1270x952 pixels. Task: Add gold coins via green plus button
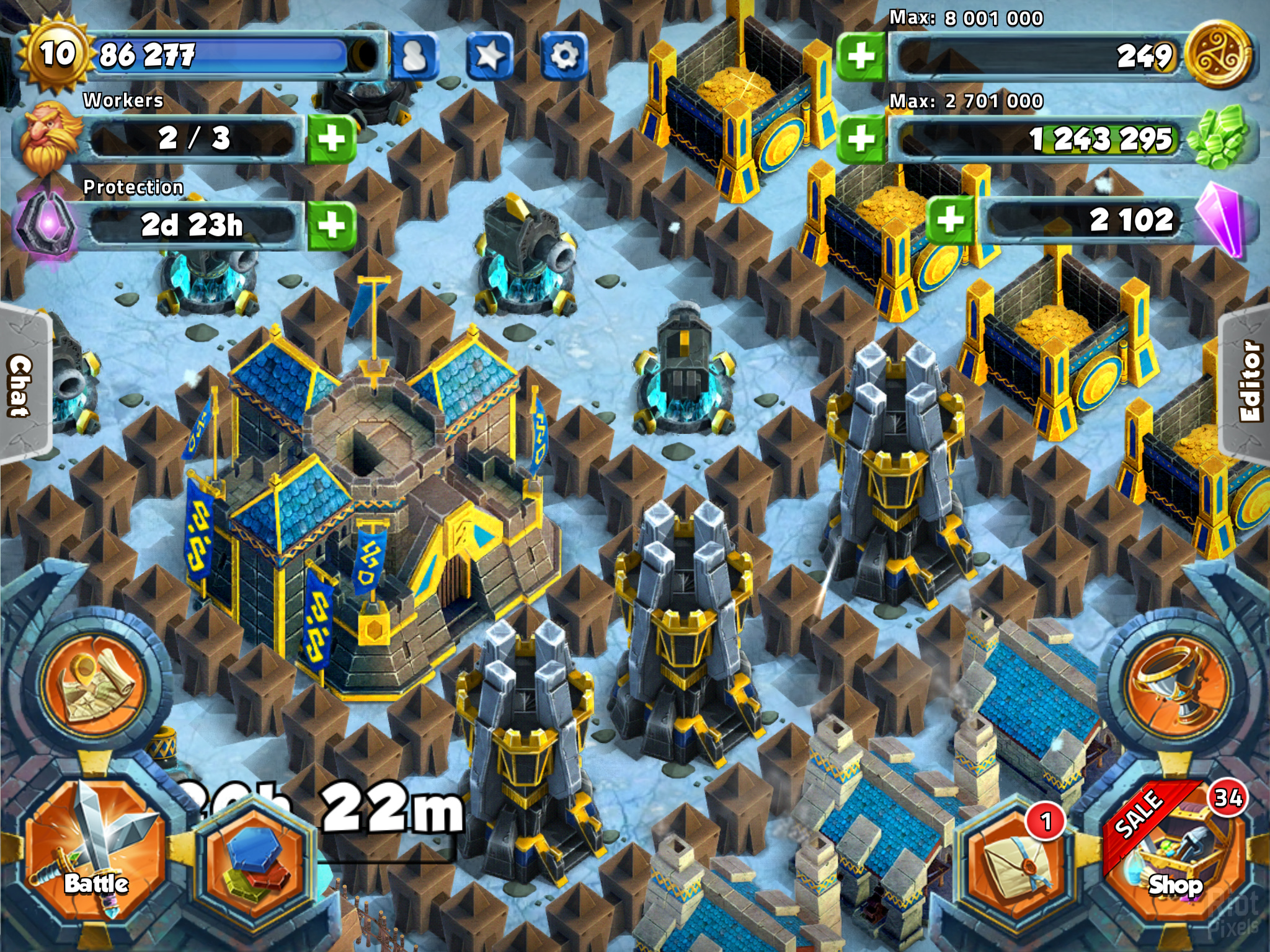(861, 56)
